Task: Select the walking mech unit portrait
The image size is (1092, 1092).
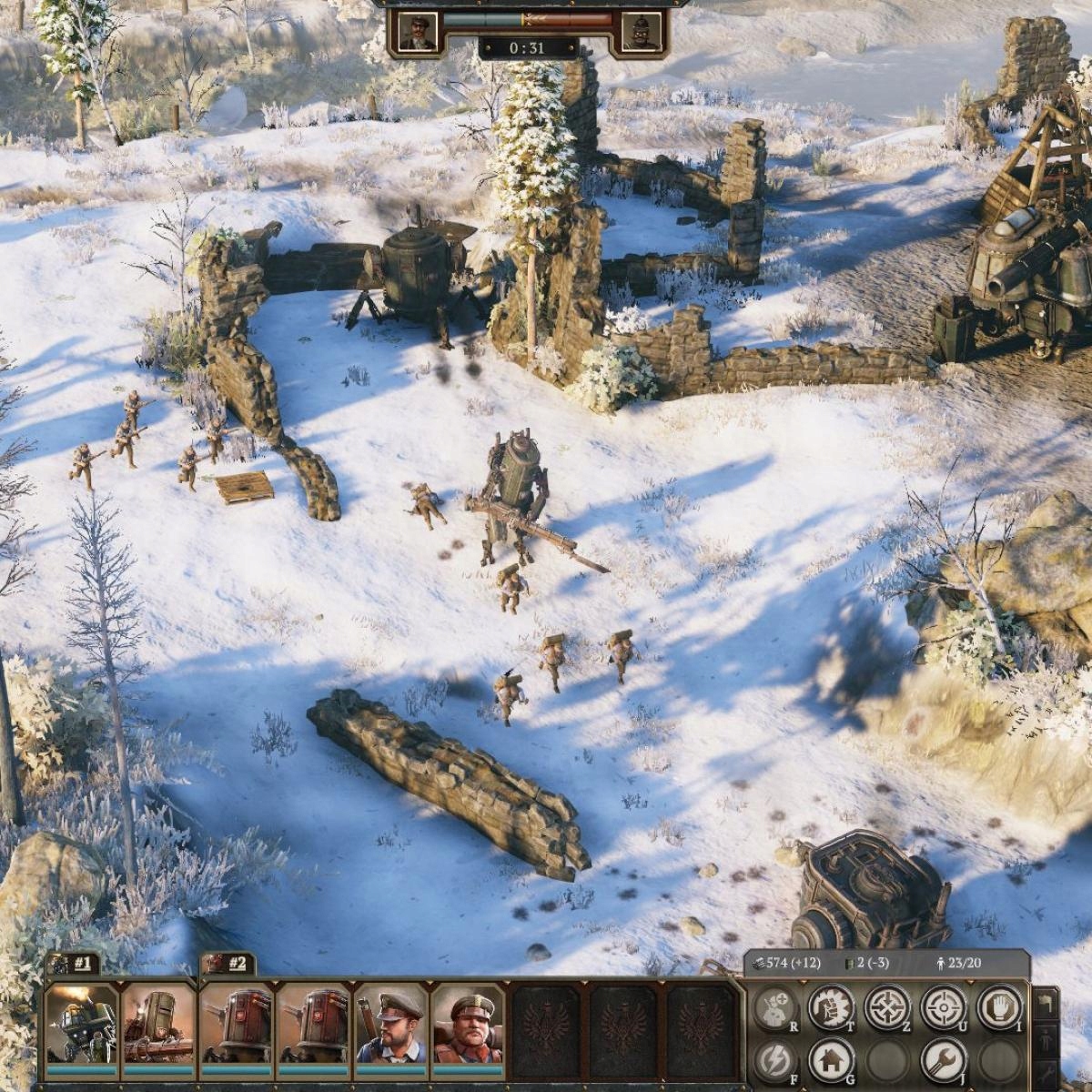Action: click(82, 1023)
